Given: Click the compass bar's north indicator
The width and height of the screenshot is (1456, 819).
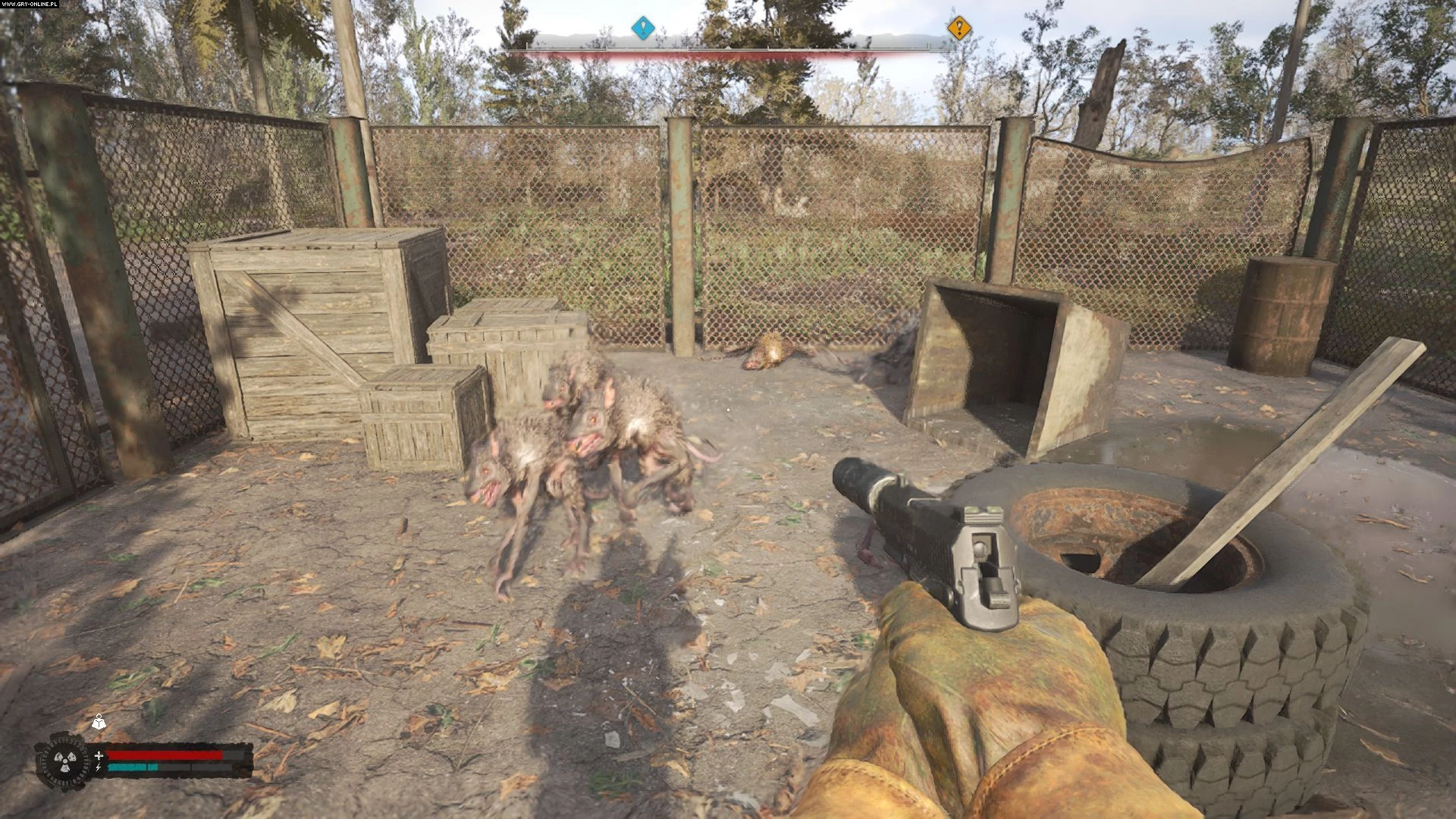Looking at the screenshot, I should tap(776, 33).
